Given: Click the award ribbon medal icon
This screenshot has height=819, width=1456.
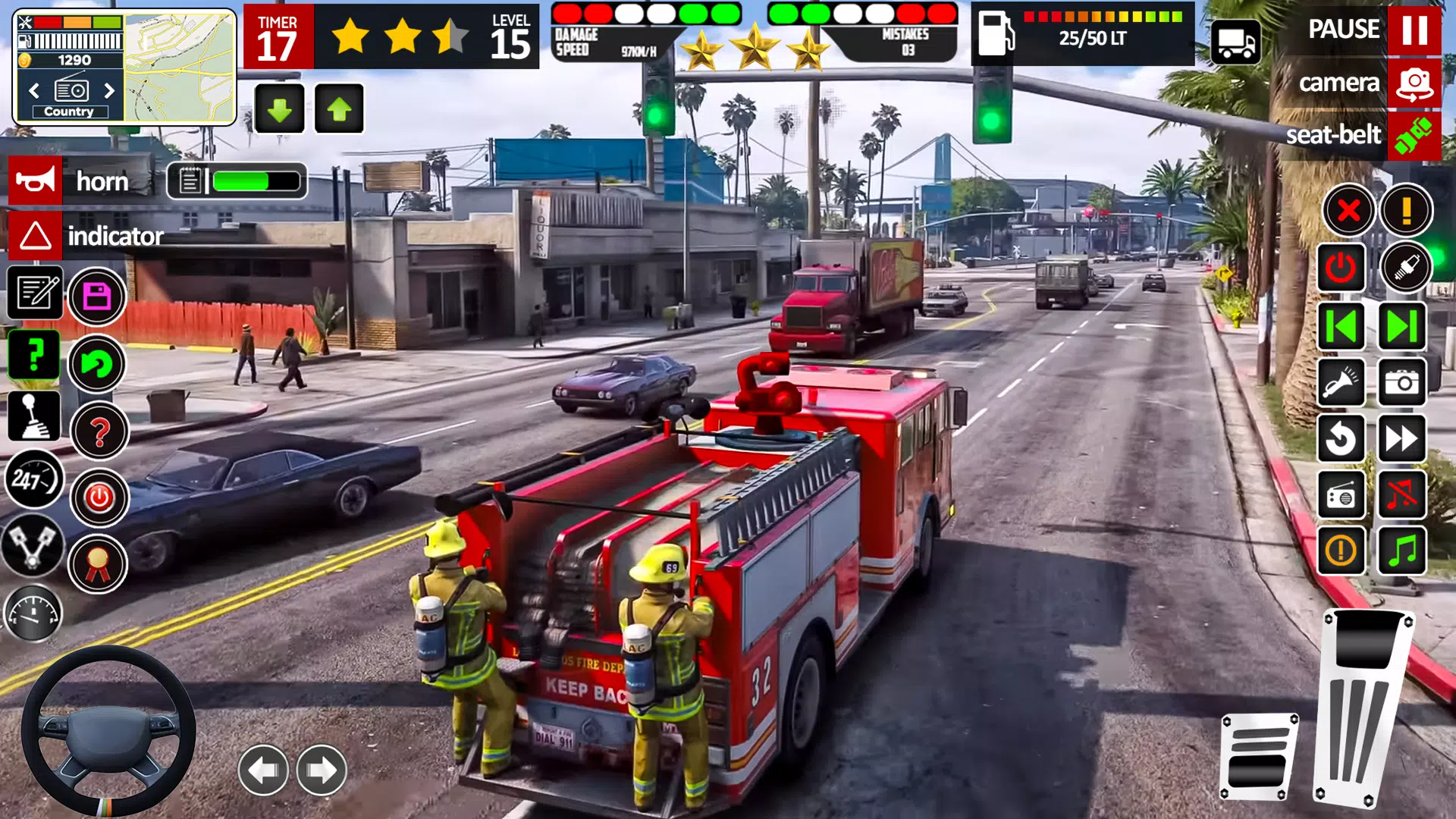Looking at the screenshot, I should pos(98,563).
